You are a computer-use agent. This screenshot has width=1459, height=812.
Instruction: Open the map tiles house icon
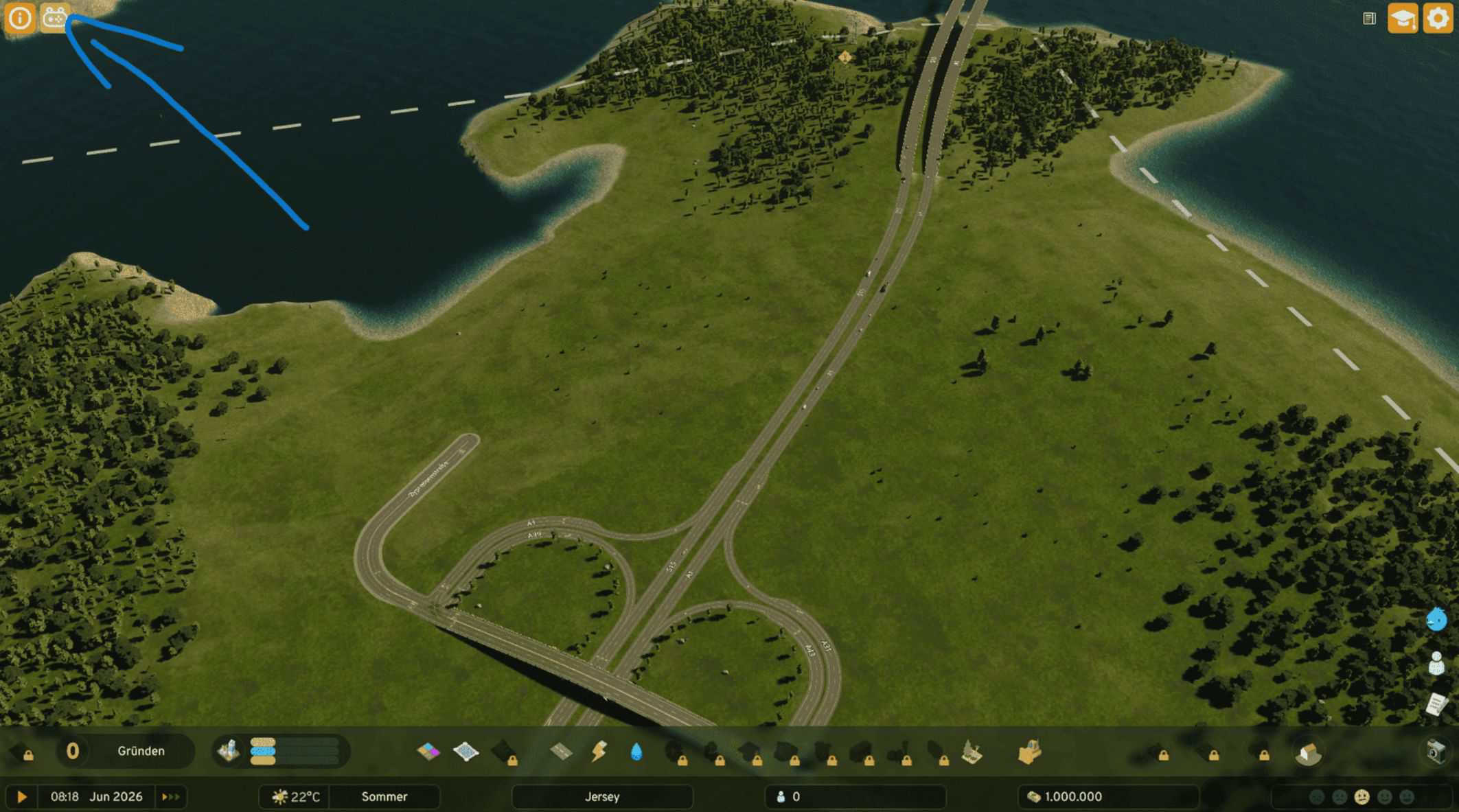1308,753
